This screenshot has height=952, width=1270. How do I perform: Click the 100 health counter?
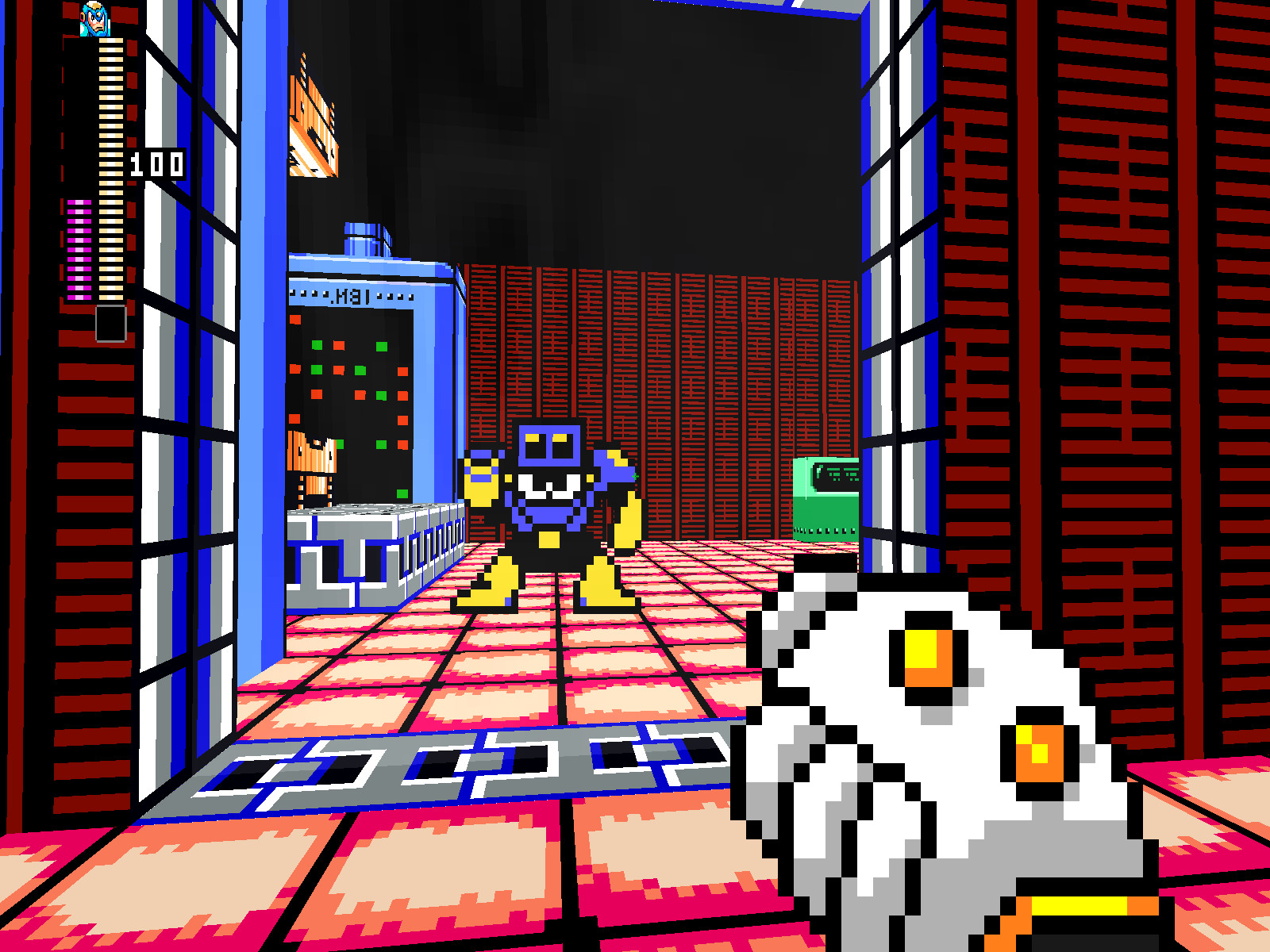click(156, 165)
